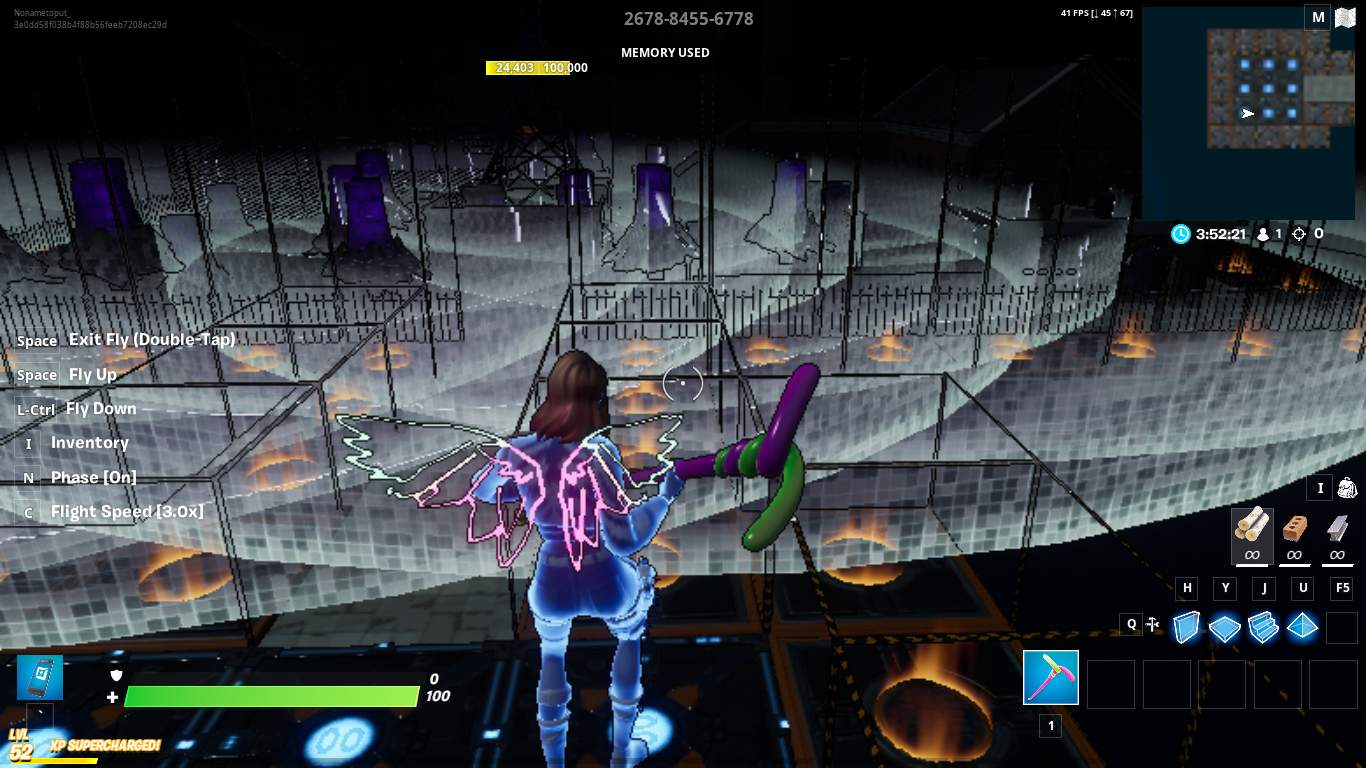The height and width of the screenshot is (768, 1366).
Task: Select the pyramid roof building piece
Action: coord(1302,627)
